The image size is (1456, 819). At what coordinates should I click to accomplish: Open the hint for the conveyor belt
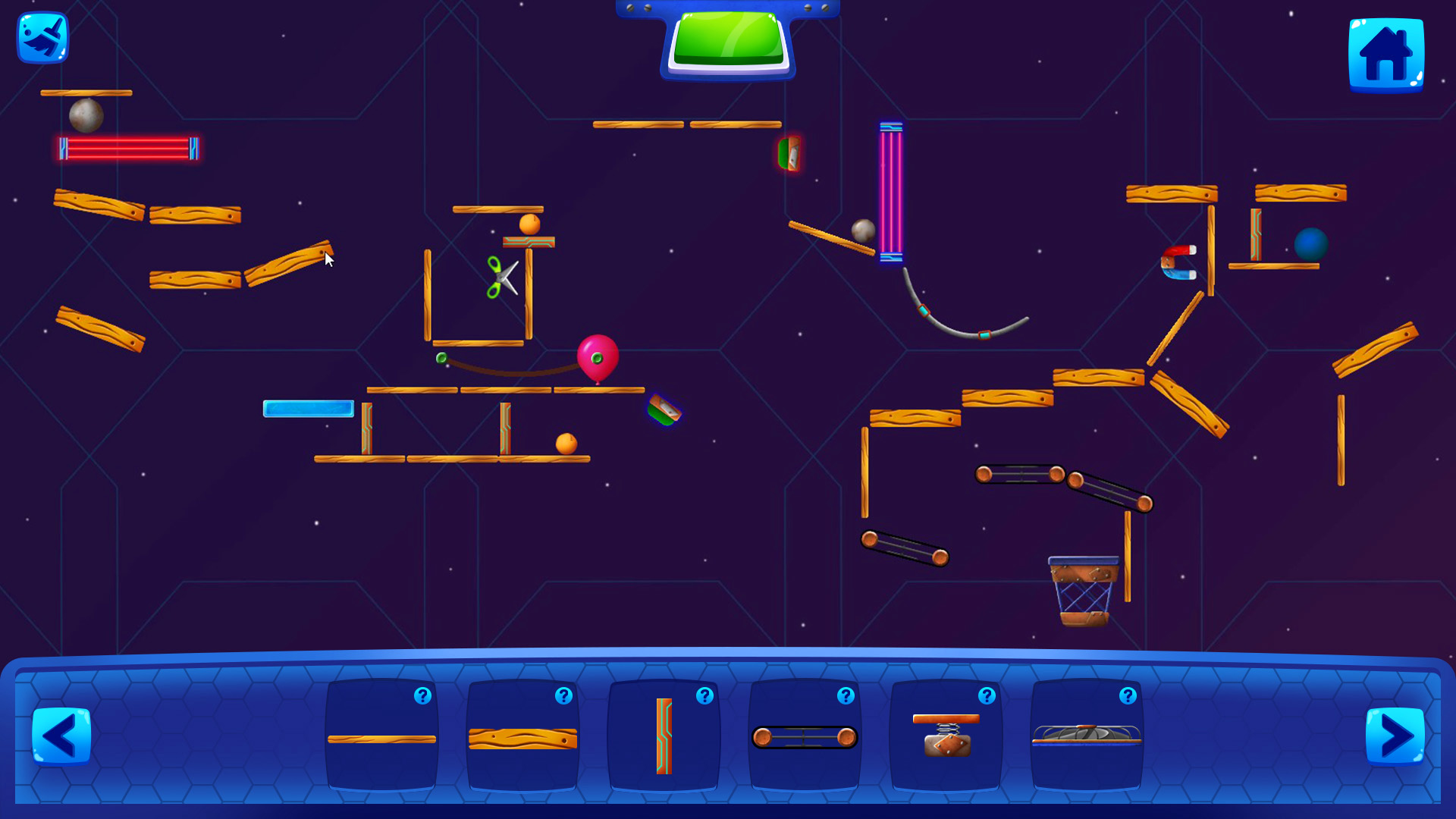click(846, 695)
